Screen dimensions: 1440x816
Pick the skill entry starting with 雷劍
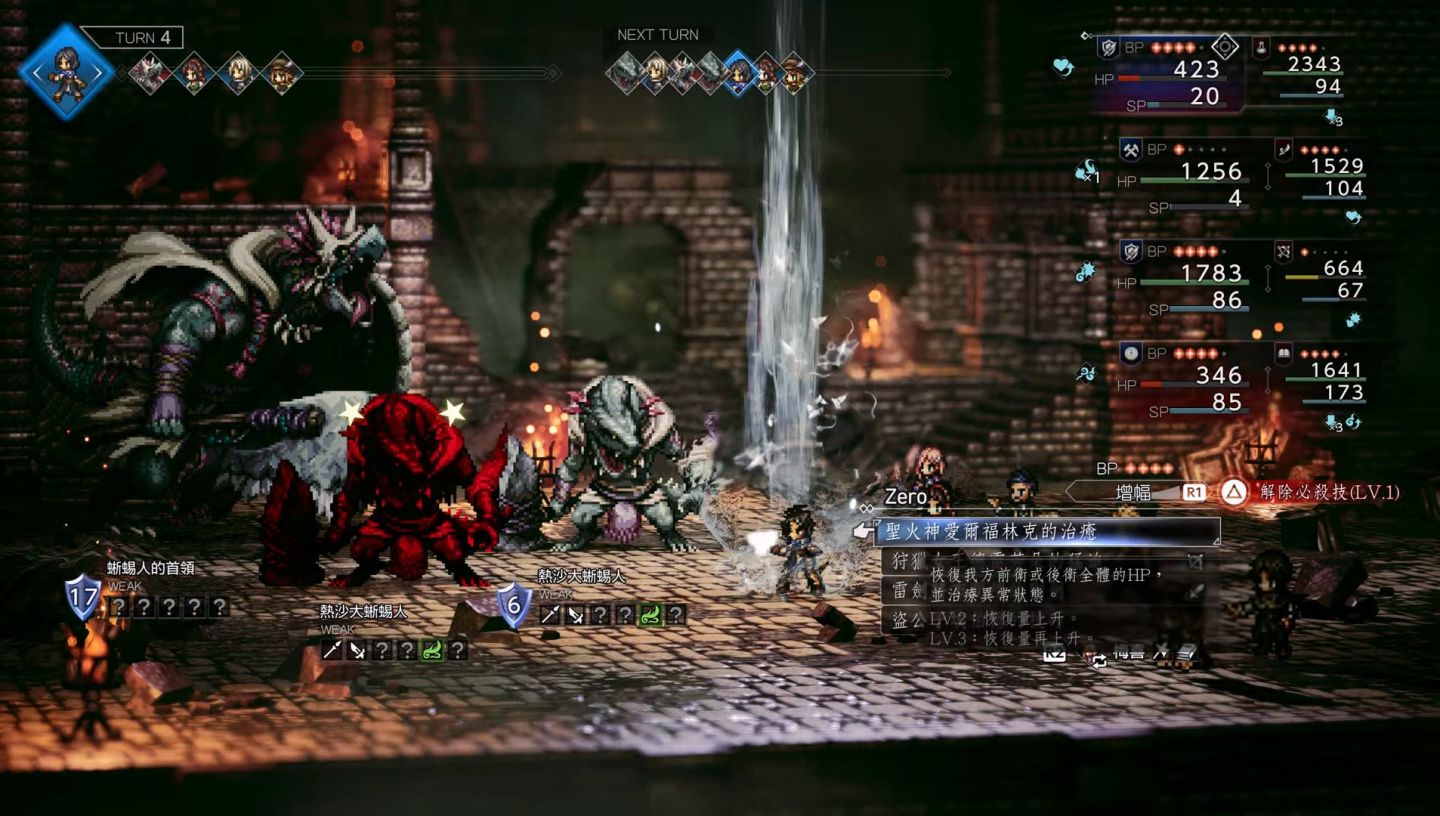[x=903, y=590]
